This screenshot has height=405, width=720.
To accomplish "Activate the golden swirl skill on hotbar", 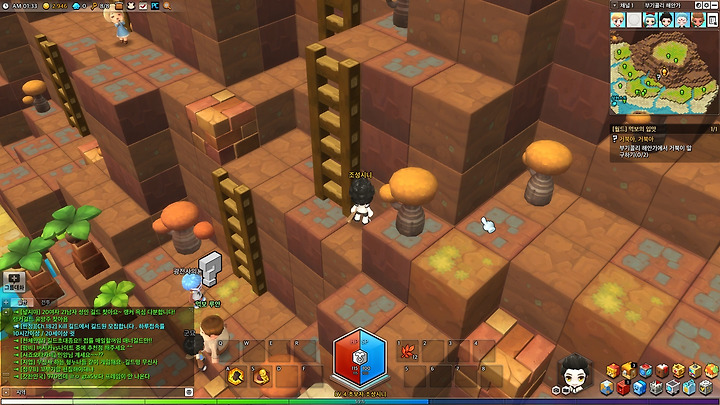I will coord(237,376).
